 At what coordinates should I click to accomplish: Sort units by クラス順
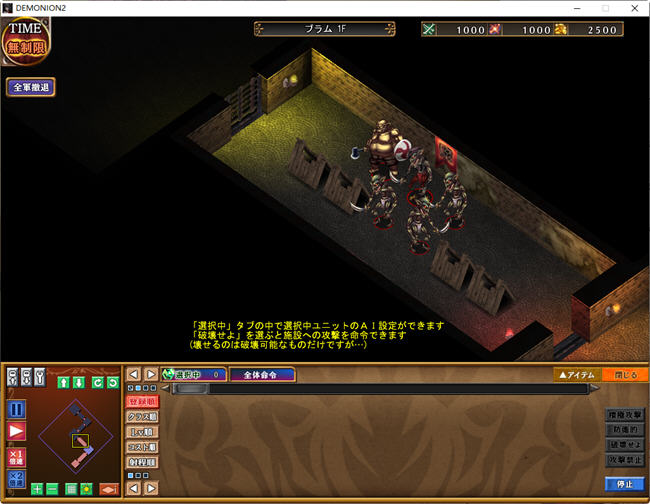(141, 416)
